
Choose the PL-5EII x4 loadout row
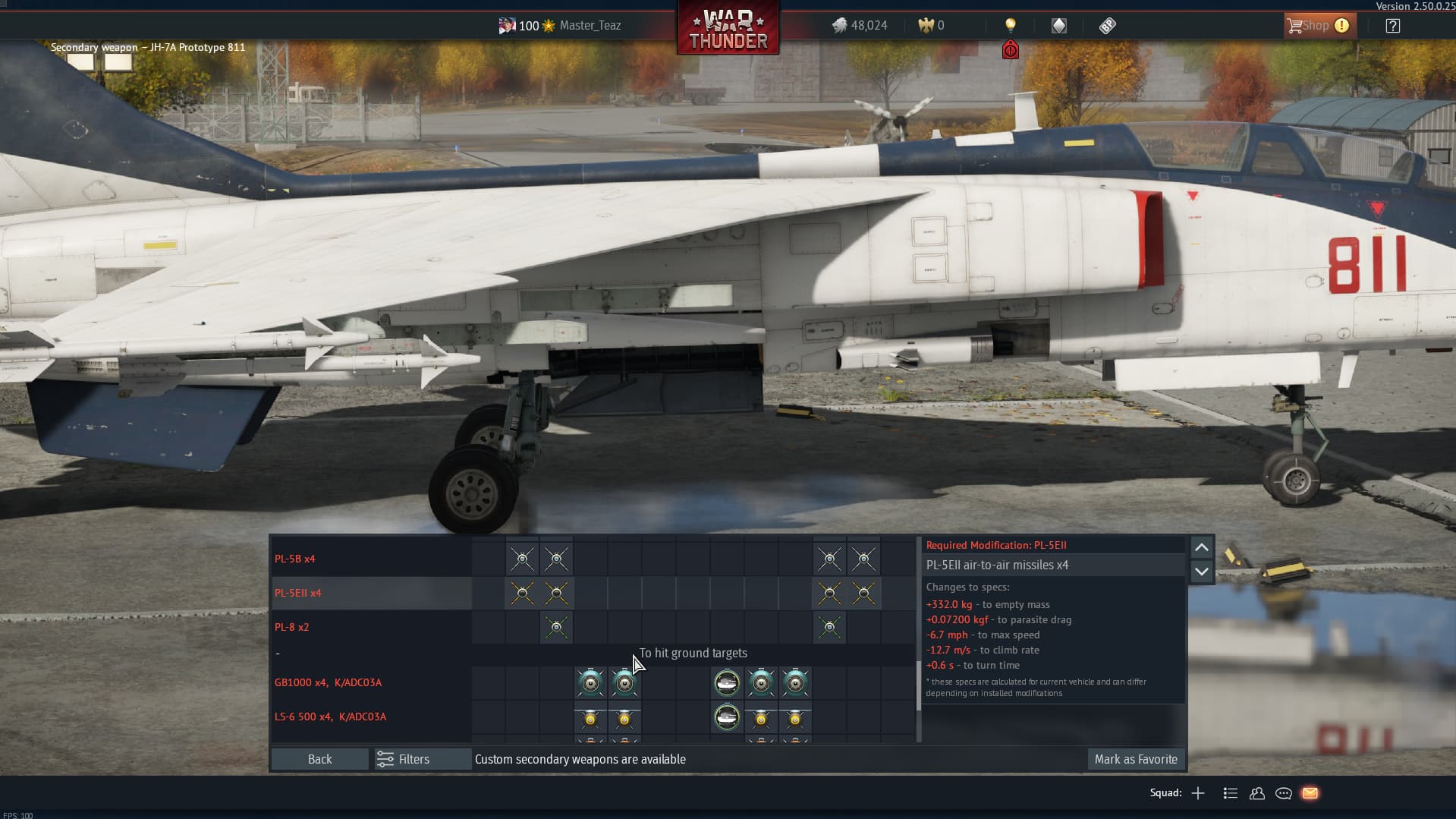tap(297, 593)
